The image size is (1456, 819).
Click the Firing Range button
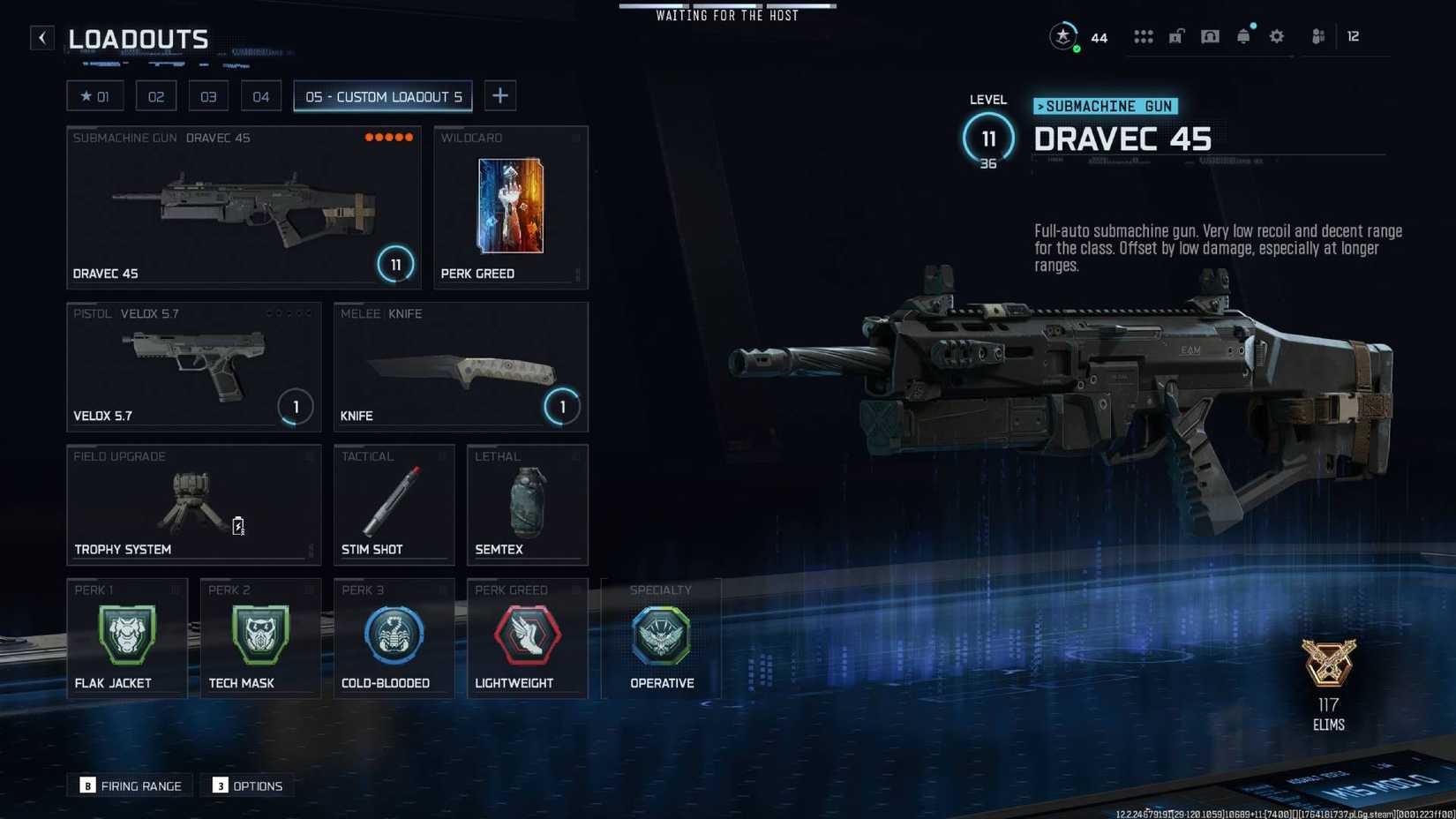point(129,785)
